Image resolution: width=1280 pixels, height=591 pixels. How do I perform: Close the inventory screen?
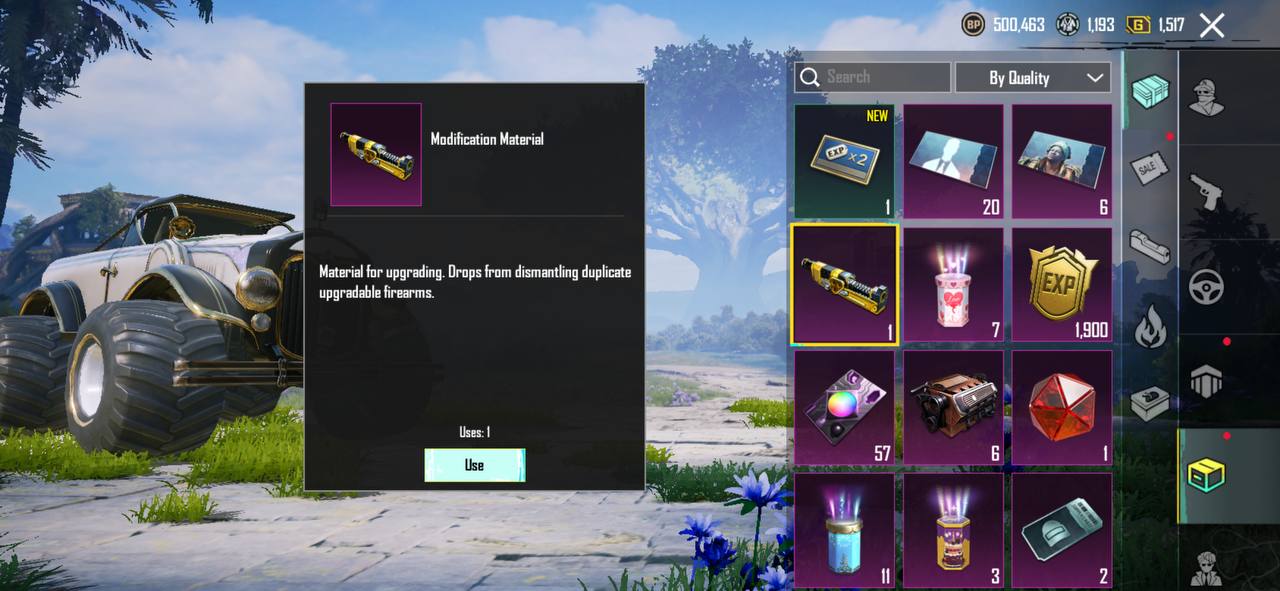pyautogui.click(x=1212, y=26)
